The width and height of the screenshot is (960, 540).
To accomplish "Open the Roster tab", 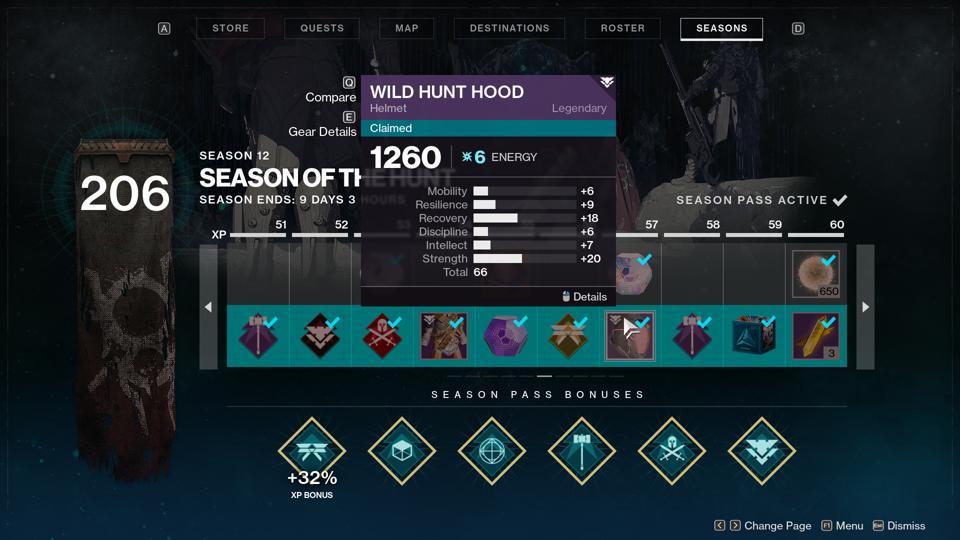I will click(x=623, y=28).
